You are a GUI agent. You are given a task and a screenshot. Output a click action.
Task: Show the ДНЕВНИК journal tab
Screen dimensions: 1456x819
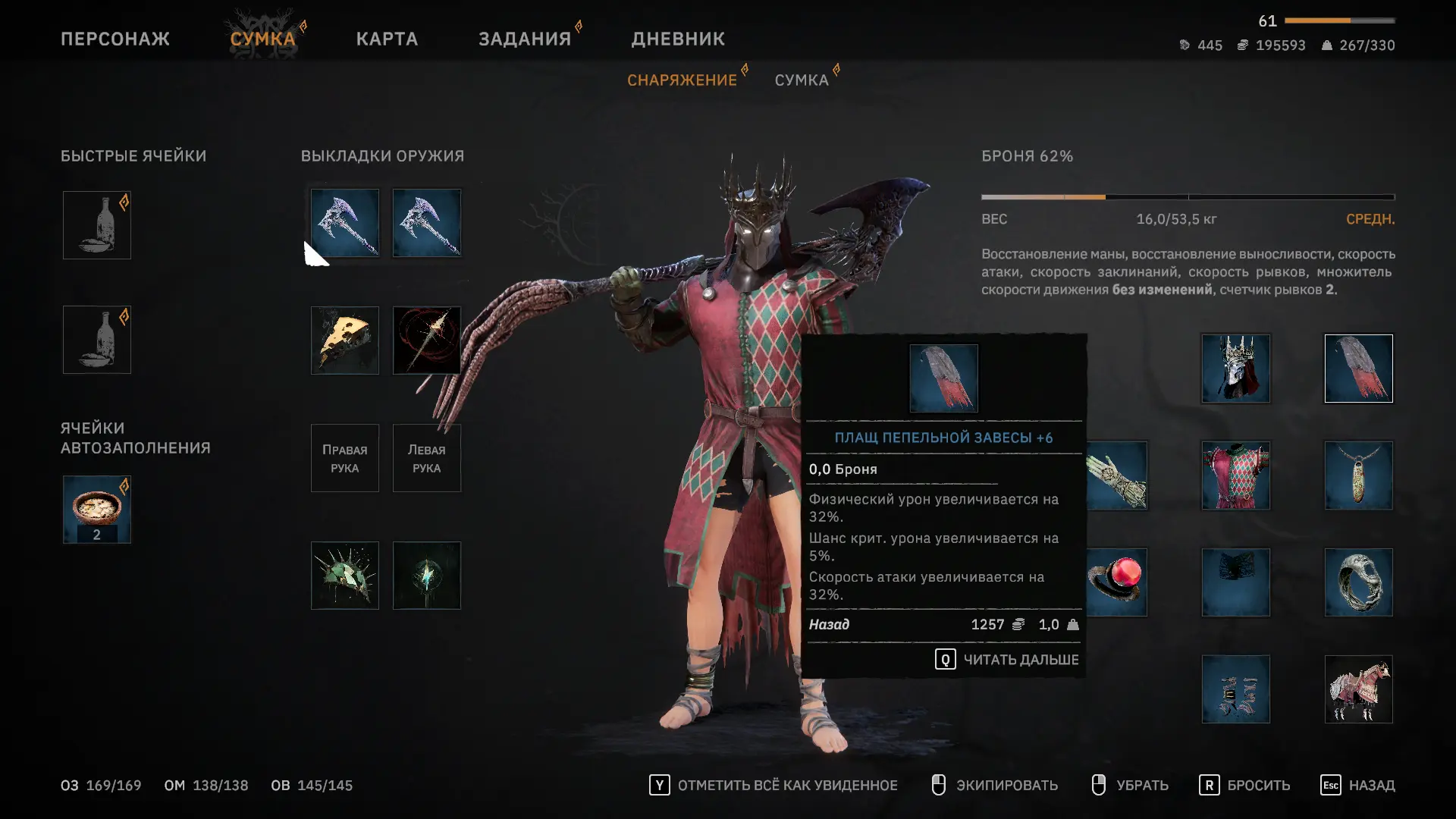pos(678,39)
